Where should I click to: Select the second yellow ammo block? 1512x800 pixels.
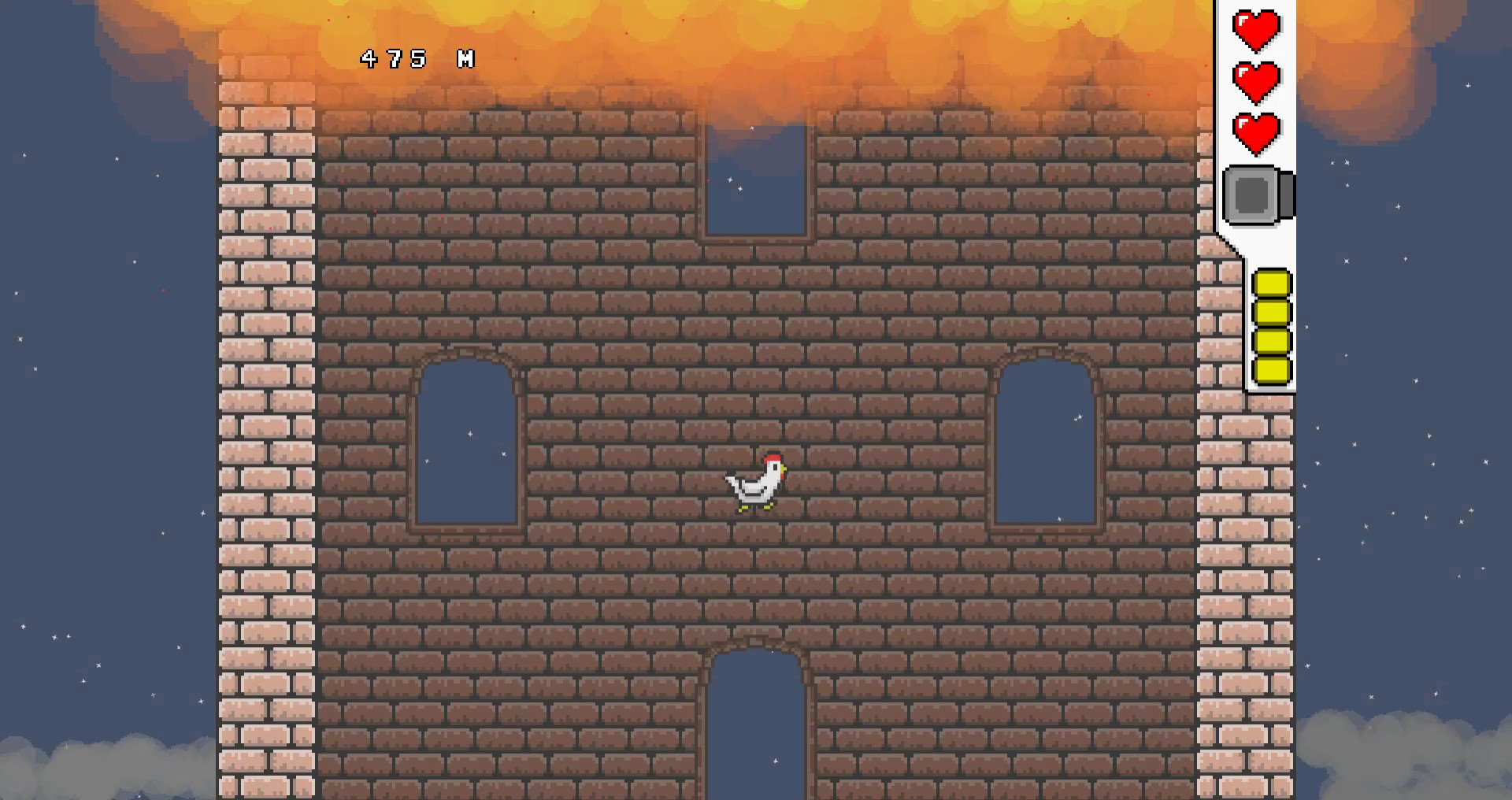point(1273,313)
